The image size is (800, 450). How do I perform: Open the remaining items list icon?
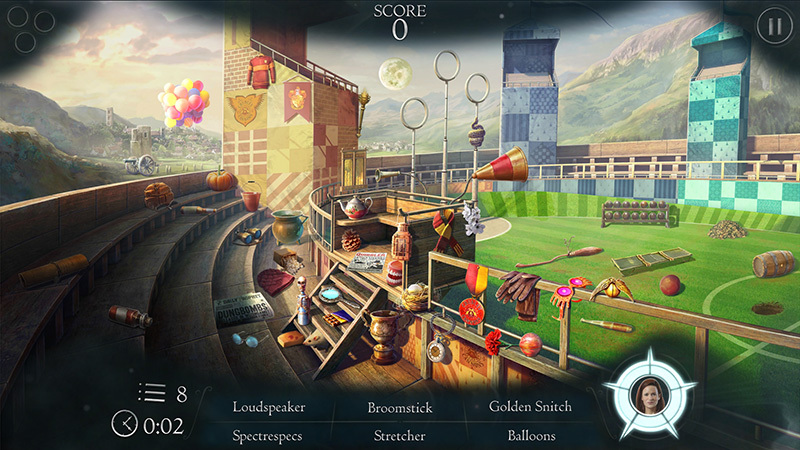click(151, 394)
